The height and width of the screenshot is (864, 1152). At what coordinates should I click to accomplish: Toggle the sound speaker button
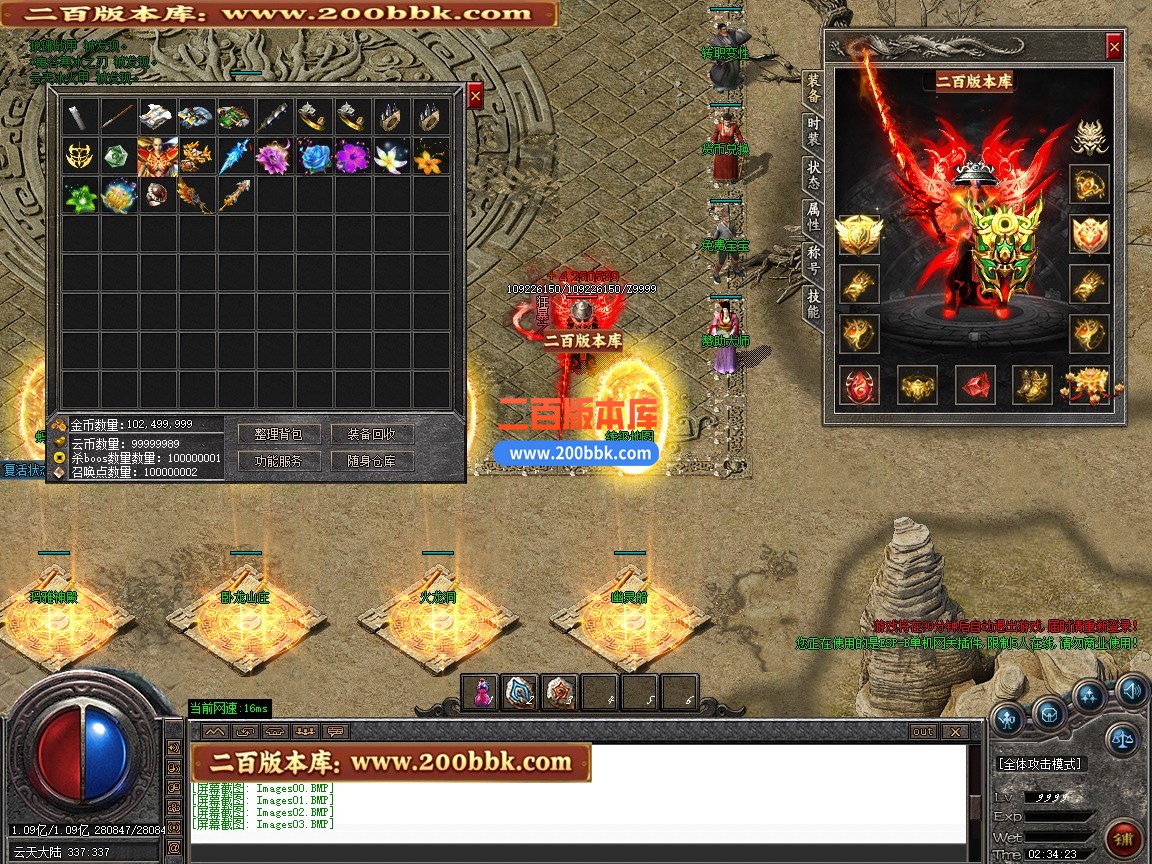pos(1131,689)
